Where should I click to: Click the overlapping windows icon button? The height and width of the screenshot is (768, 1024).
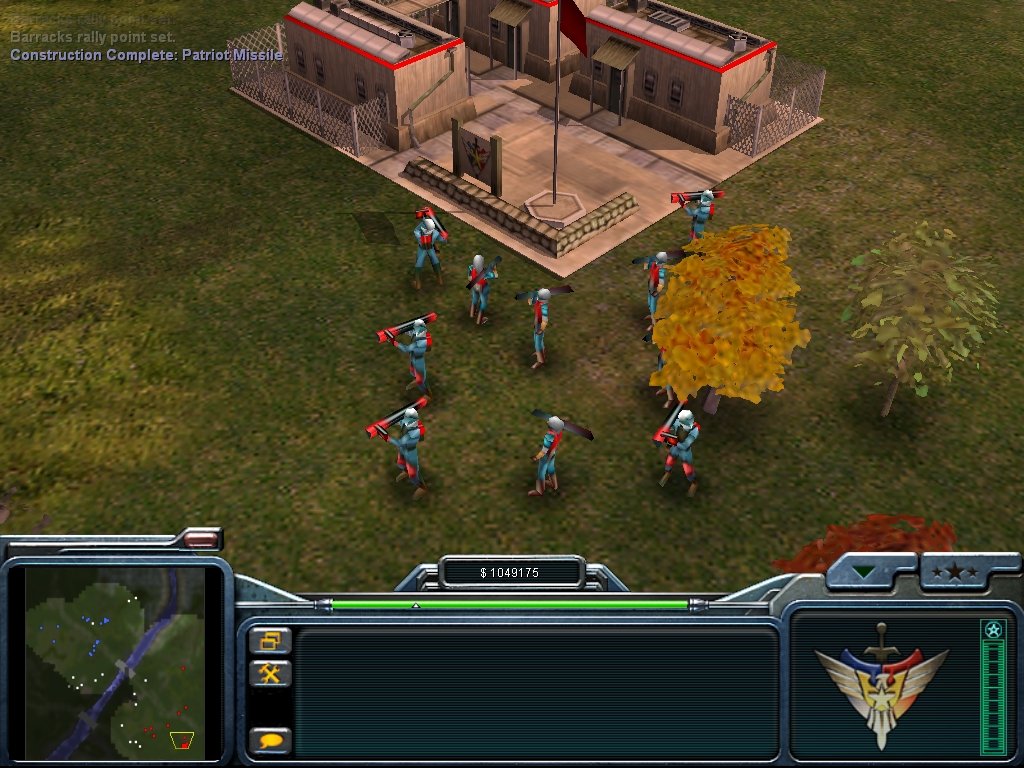(270, 640)
